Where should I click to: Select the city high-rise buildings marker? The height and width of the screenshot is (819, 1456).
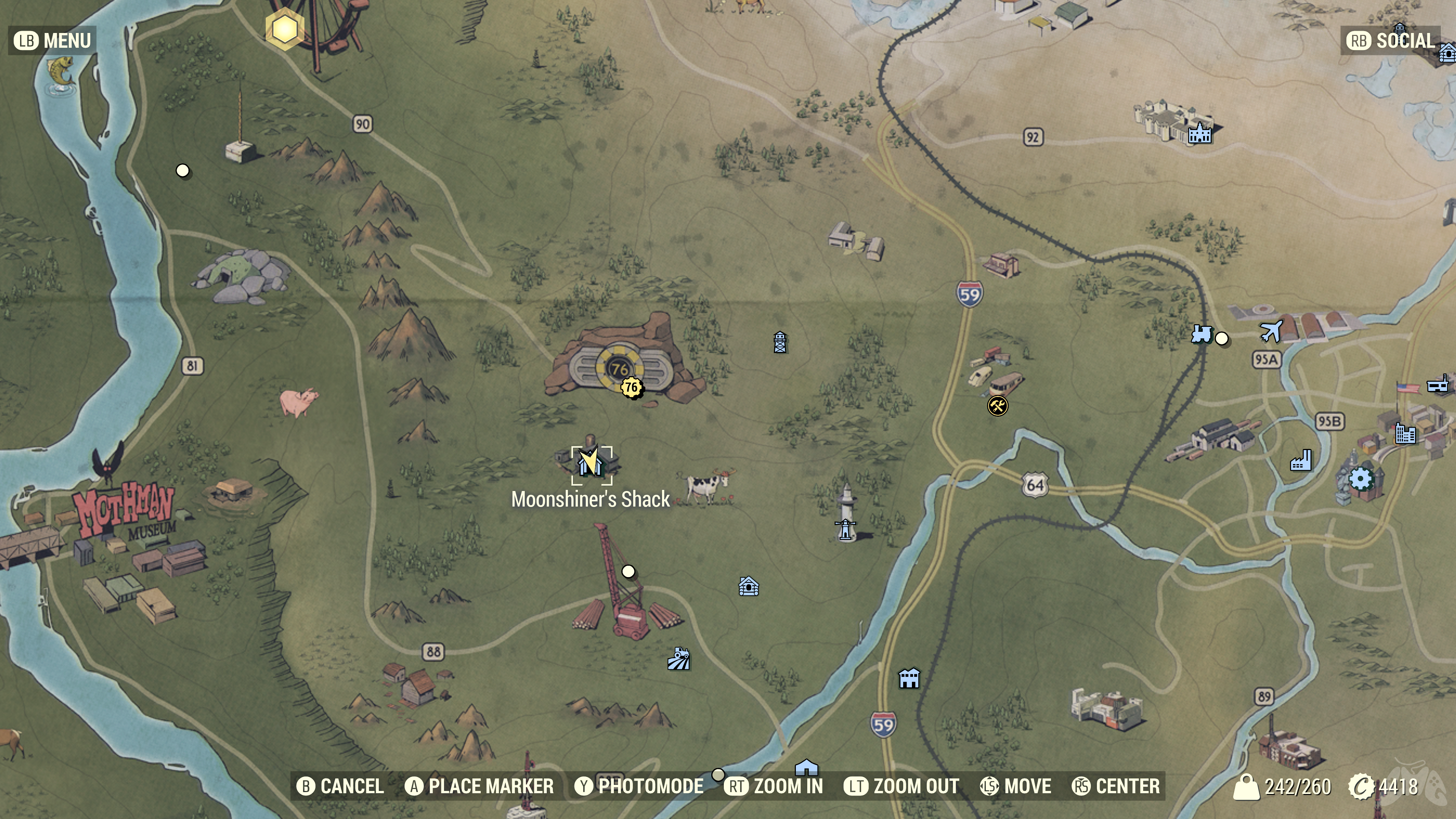pyautogui.click(x=1405, y=433)
